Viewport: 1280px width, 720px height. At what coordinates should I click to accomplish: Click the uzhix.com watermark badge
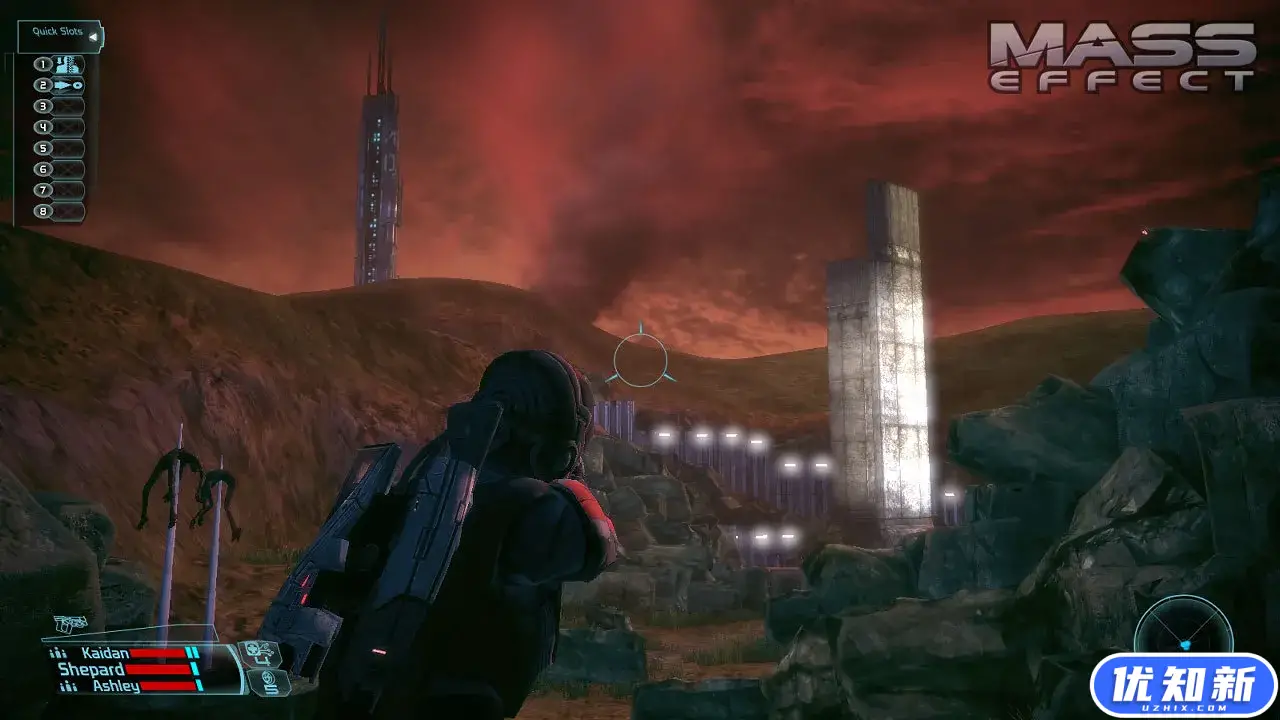coord(1183,686)
